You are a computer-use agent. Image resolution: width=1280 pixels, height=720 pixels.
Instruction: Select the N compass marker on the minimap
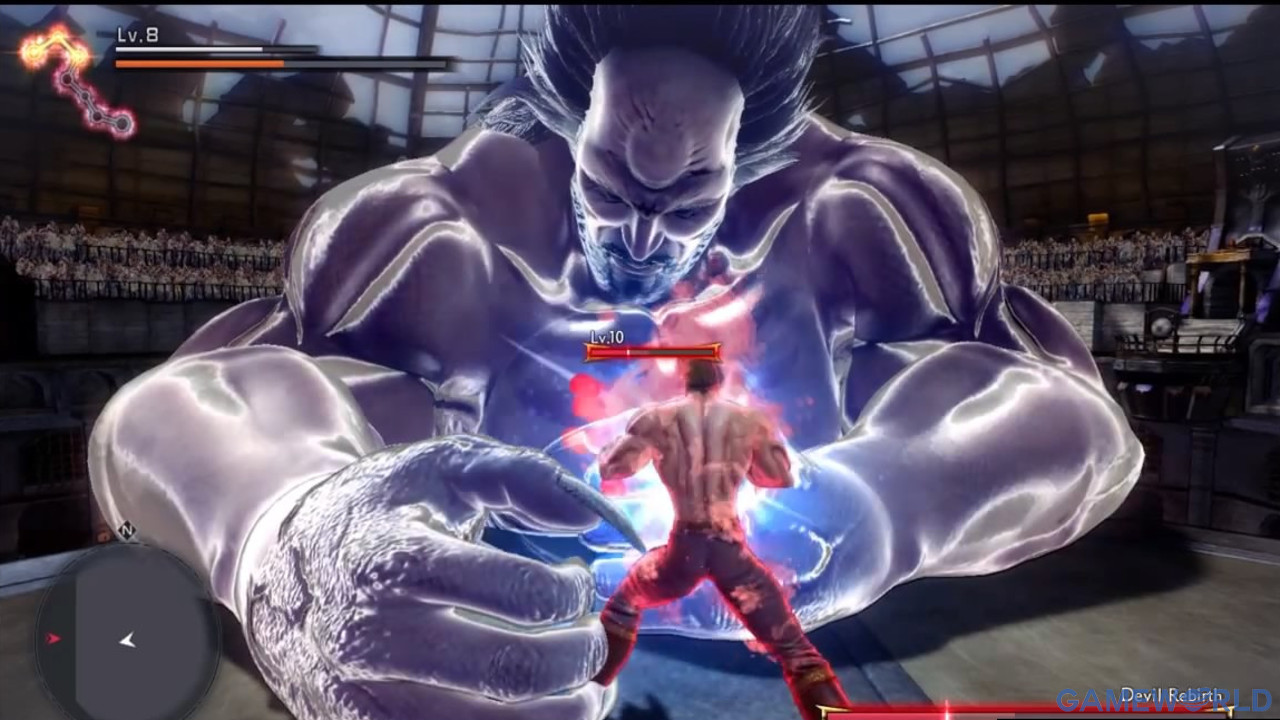(x=126, y=530)
